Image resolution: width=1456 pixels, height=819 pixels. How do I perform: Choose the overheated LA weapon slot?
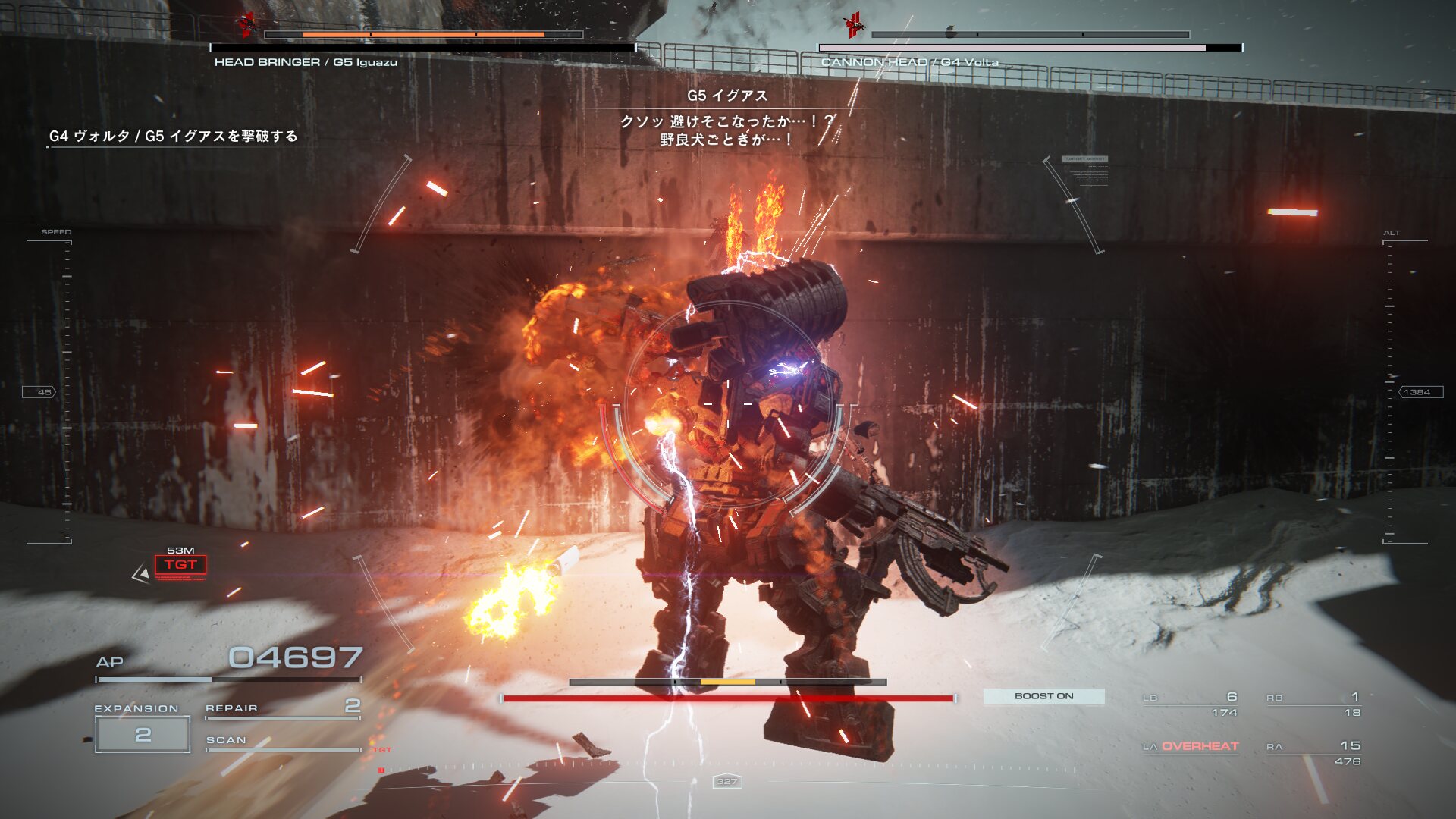click(1191, 747)
